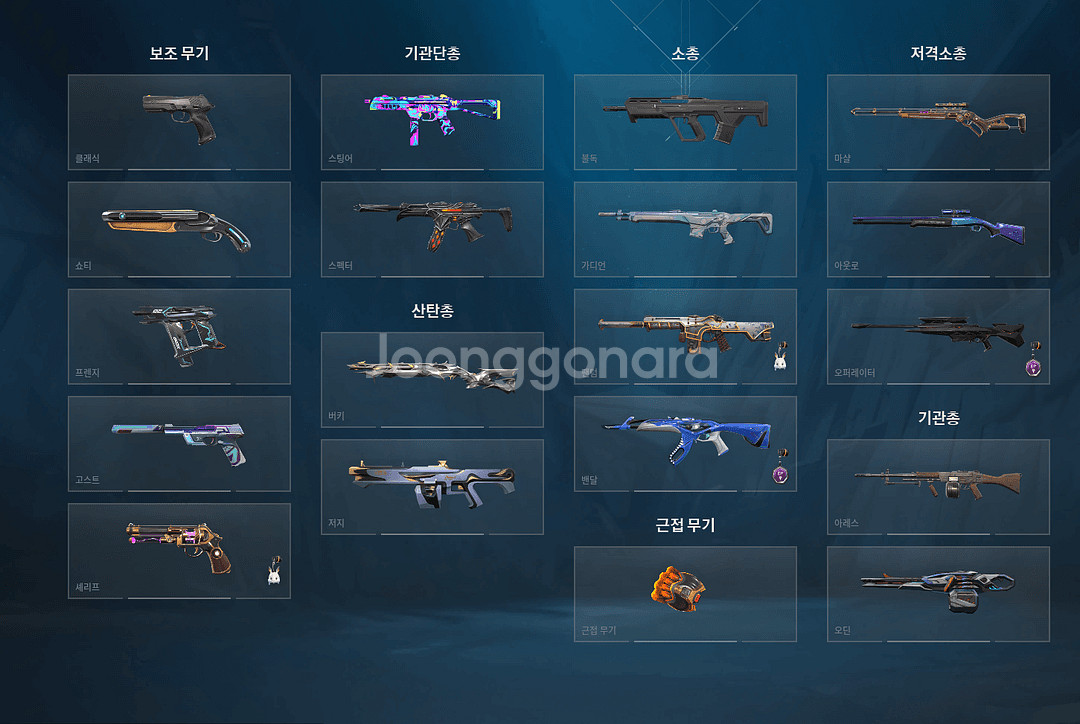The image size is (1080, 724).
Task: Open the Operator (오퍼레이터) sniper tile
Action: 938,336
